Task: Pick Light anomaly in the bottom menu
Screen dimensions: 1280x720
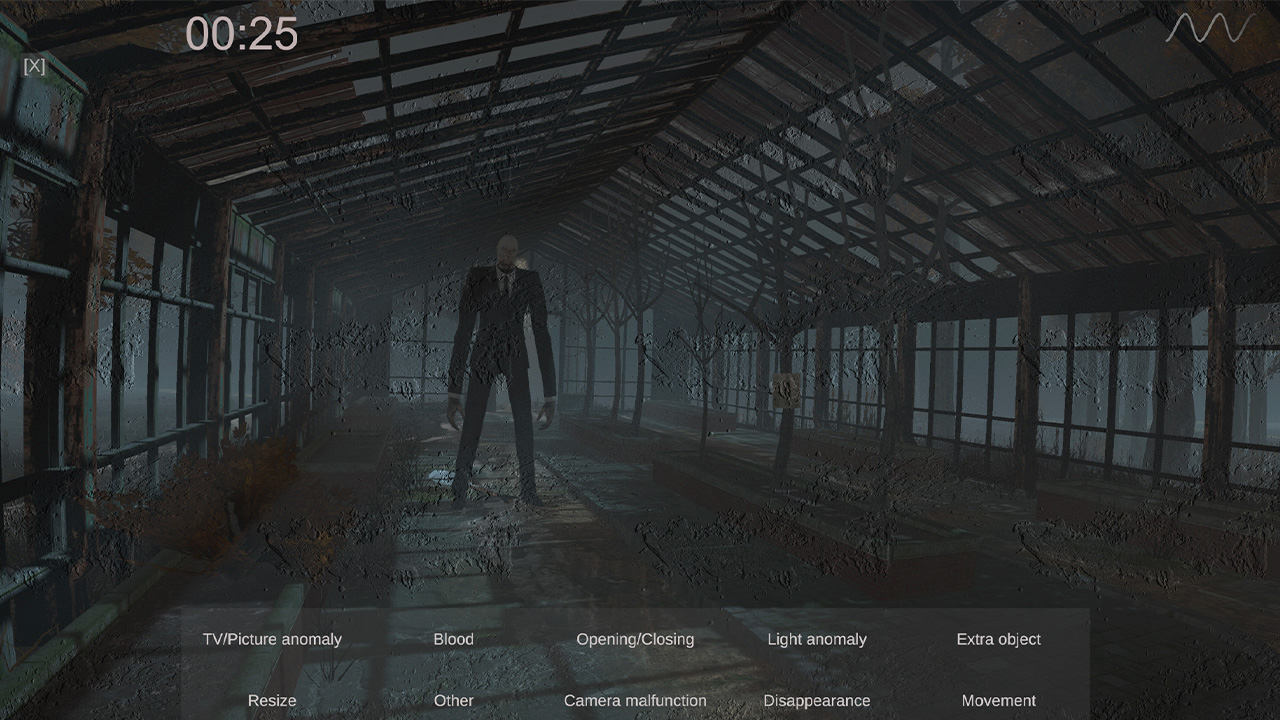Action: 817,639
